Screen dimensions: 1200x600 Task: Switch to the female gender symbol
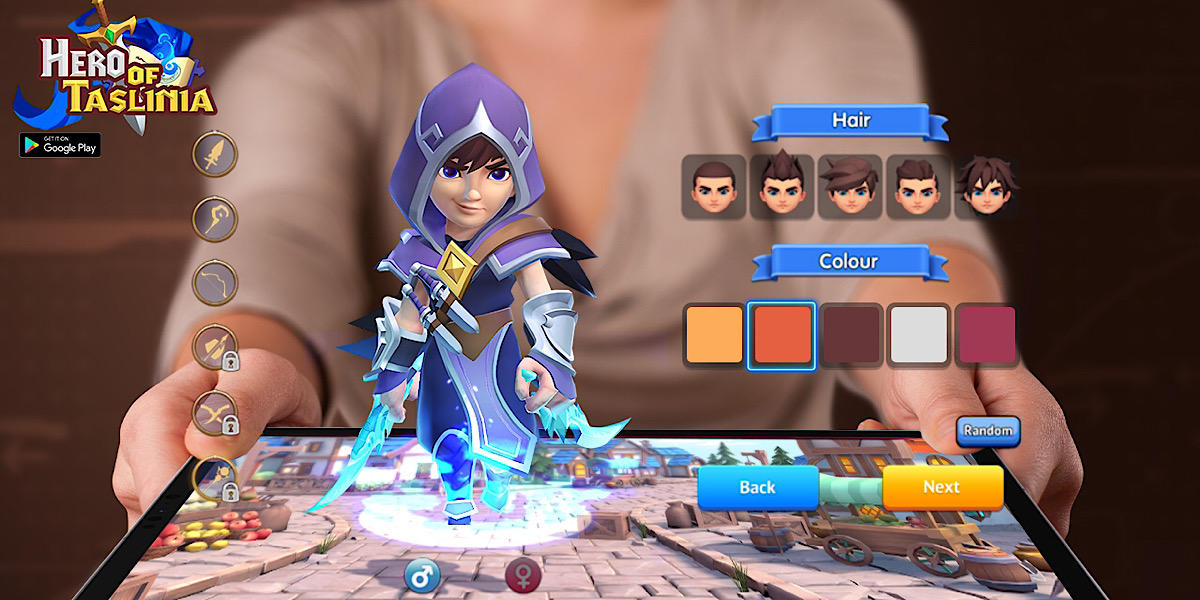point(522,575)
